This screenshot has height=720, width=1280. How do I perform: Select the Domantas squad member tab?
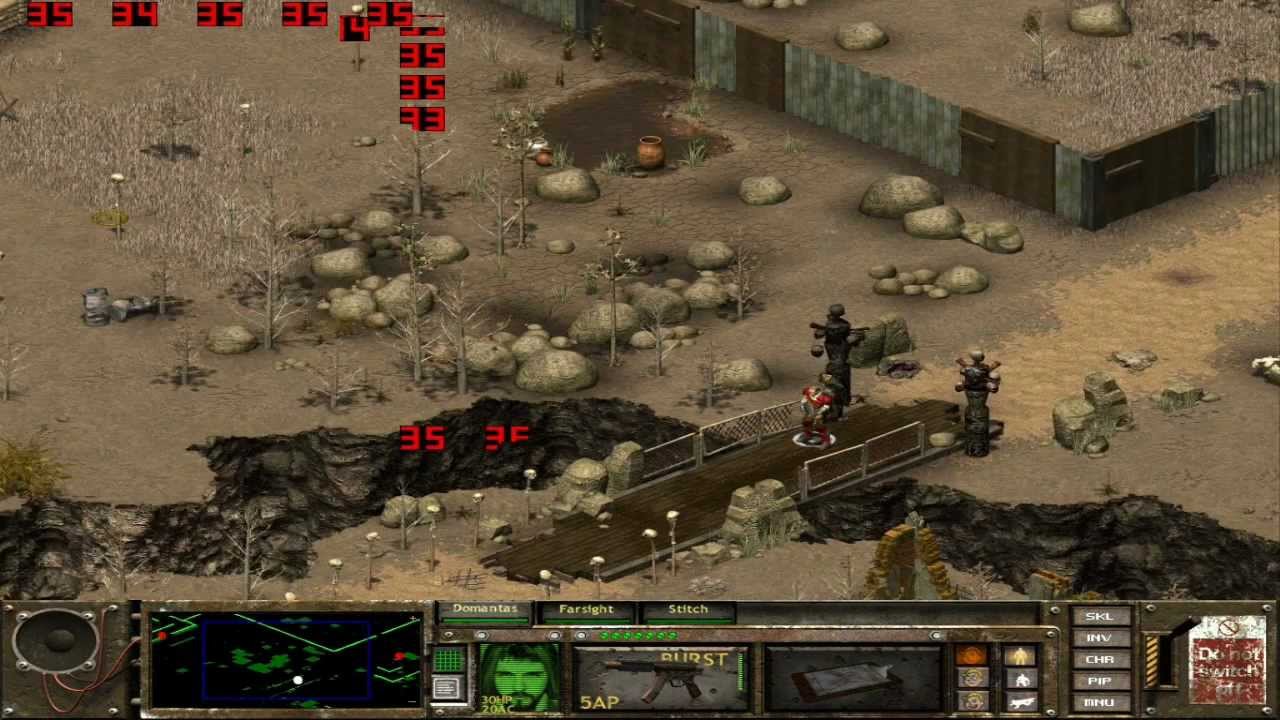486,608
